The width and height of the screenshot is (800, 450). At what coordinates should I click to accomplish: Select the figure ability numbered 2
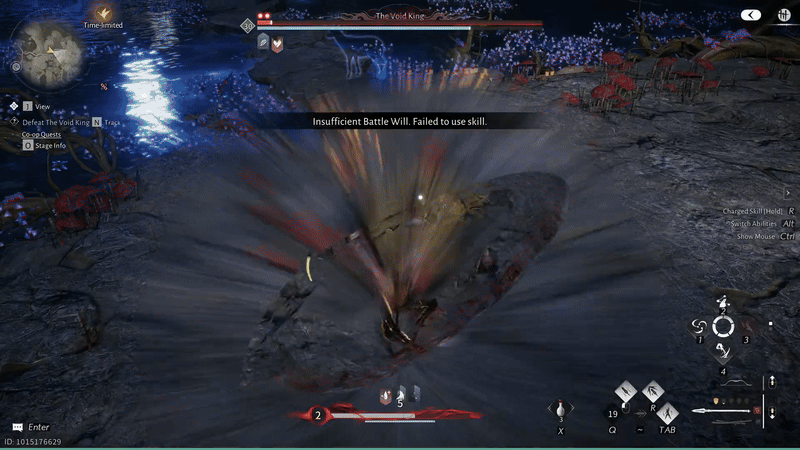coord(722,303)
